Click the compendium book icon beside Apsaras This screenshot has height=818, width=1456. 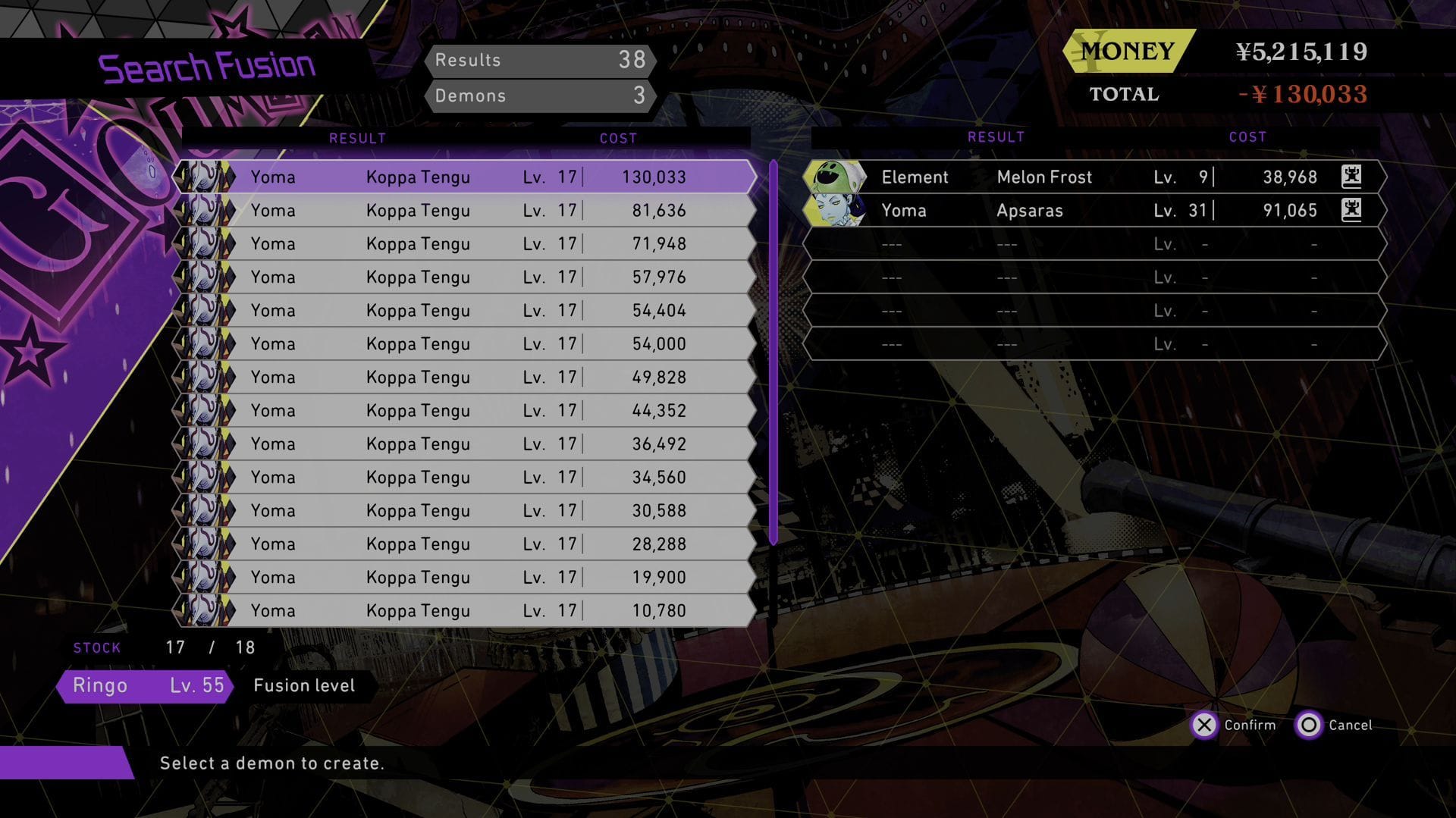pyautogui.click(x=1353, y=211)
